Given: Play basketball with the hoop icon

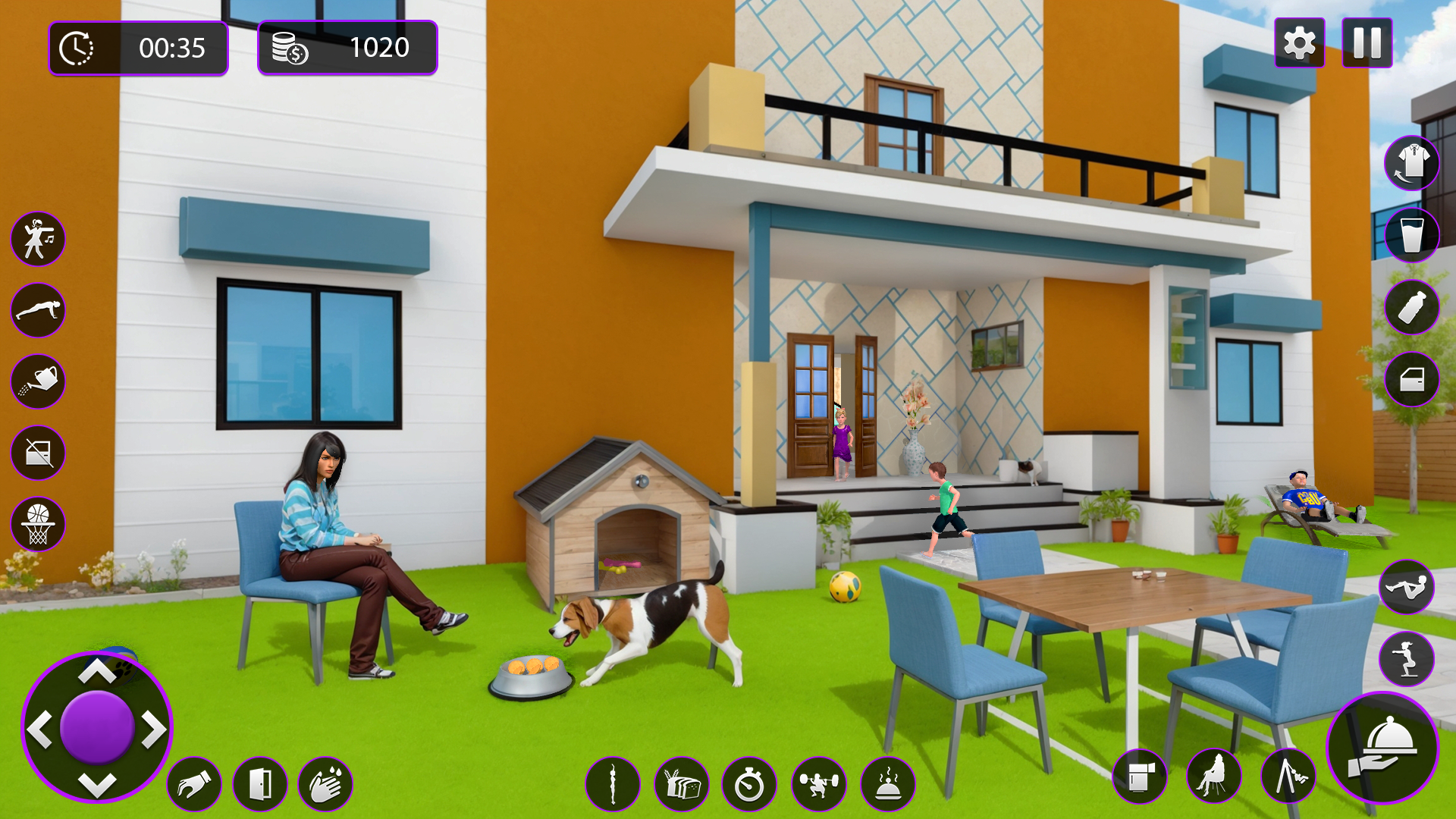Looking at the screenshot, I should click(x=38, y=524).
